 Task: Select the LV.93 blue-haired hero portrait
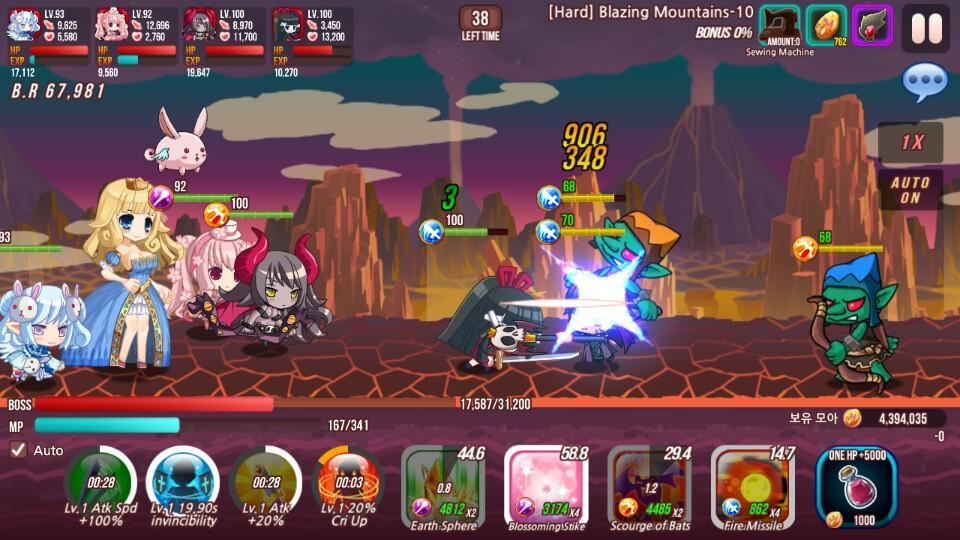(23, 25)
